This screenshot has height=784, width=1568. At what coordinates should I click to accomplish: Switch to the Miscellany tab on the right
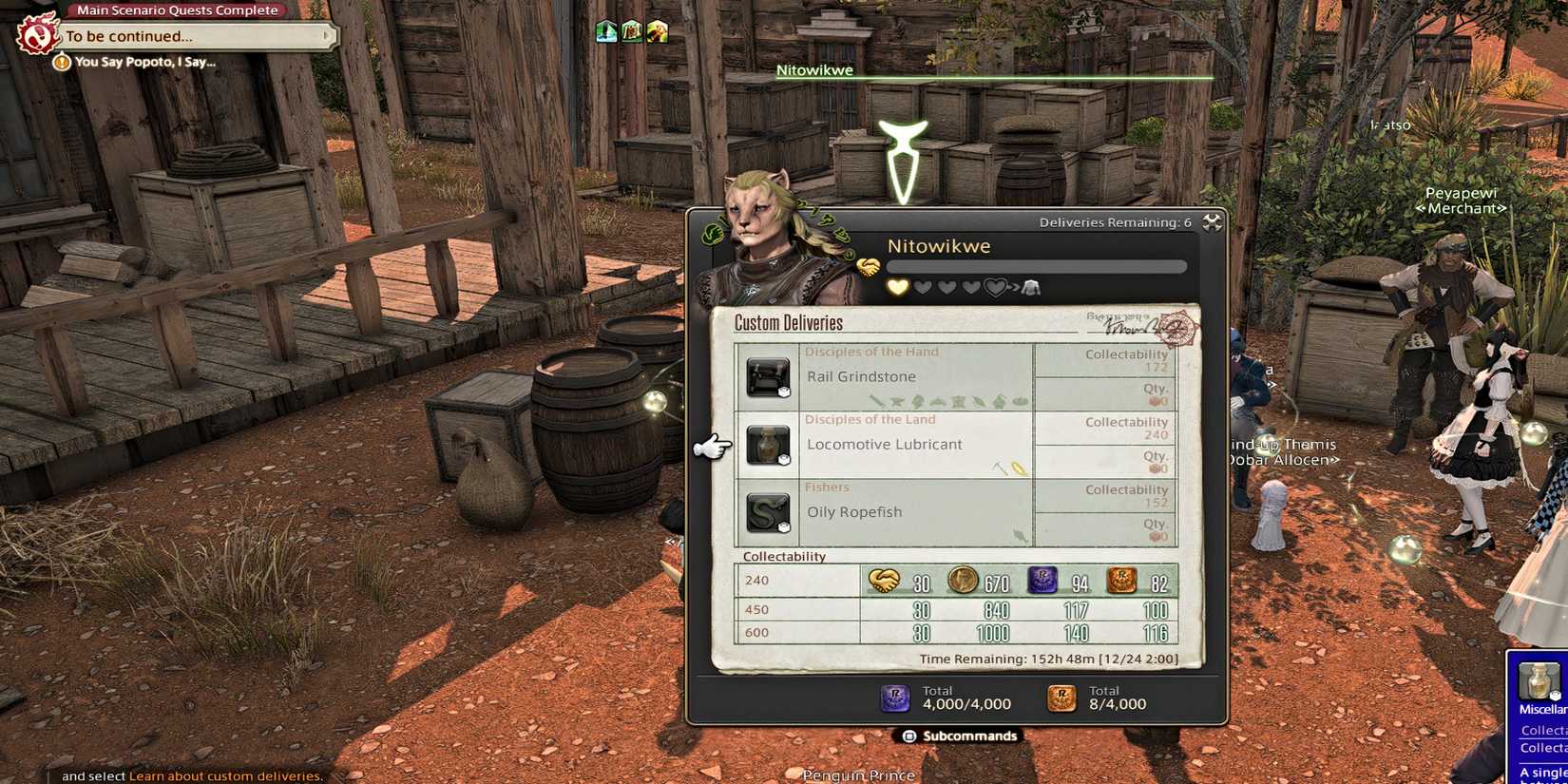pos(1544,708)
